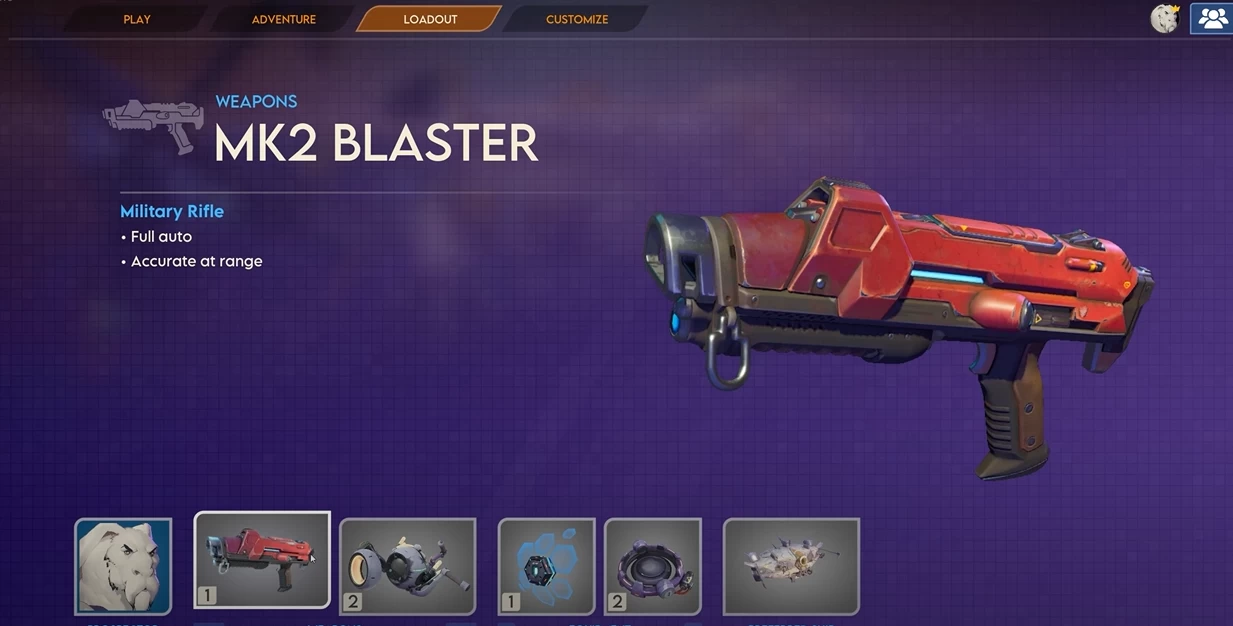Screen dimensions: 1233x626
Task: Pick the blue hexagon shield gadget slot
Action: pos(546,566)
